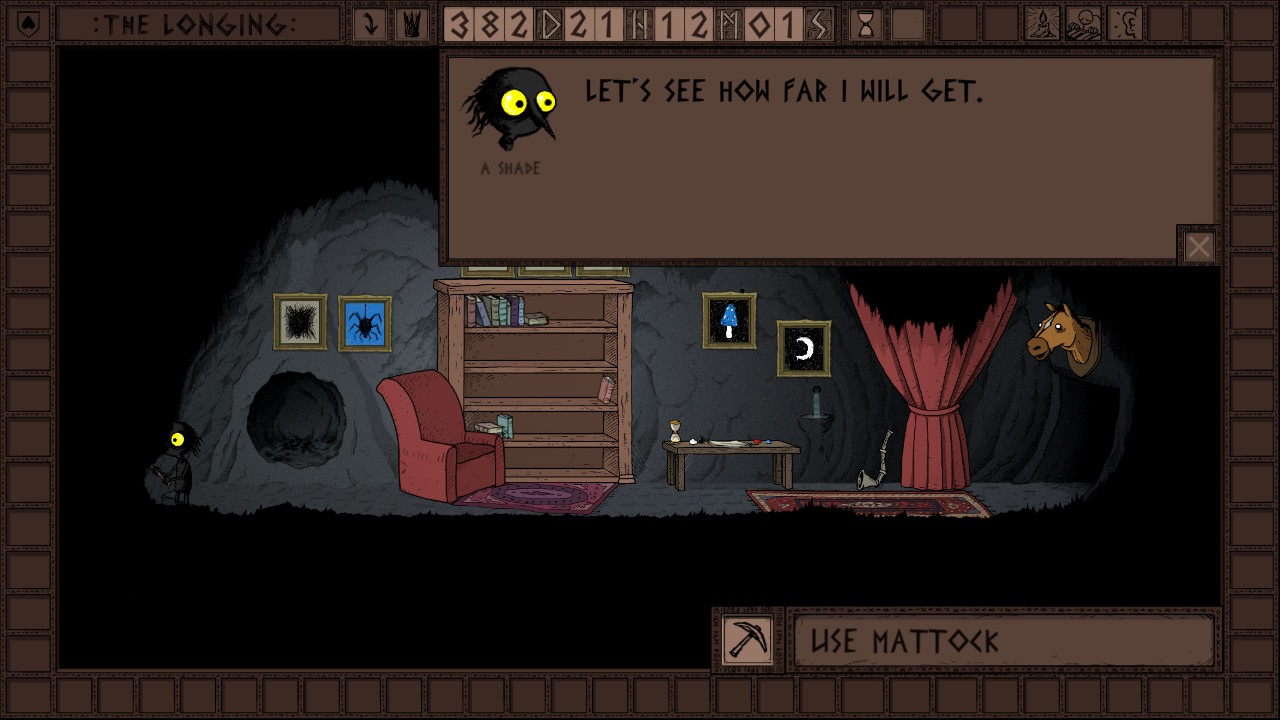The width and height of the screenshot is (1280, 720).
Task: Open the king's crown icon
Action: click(410, 24)
